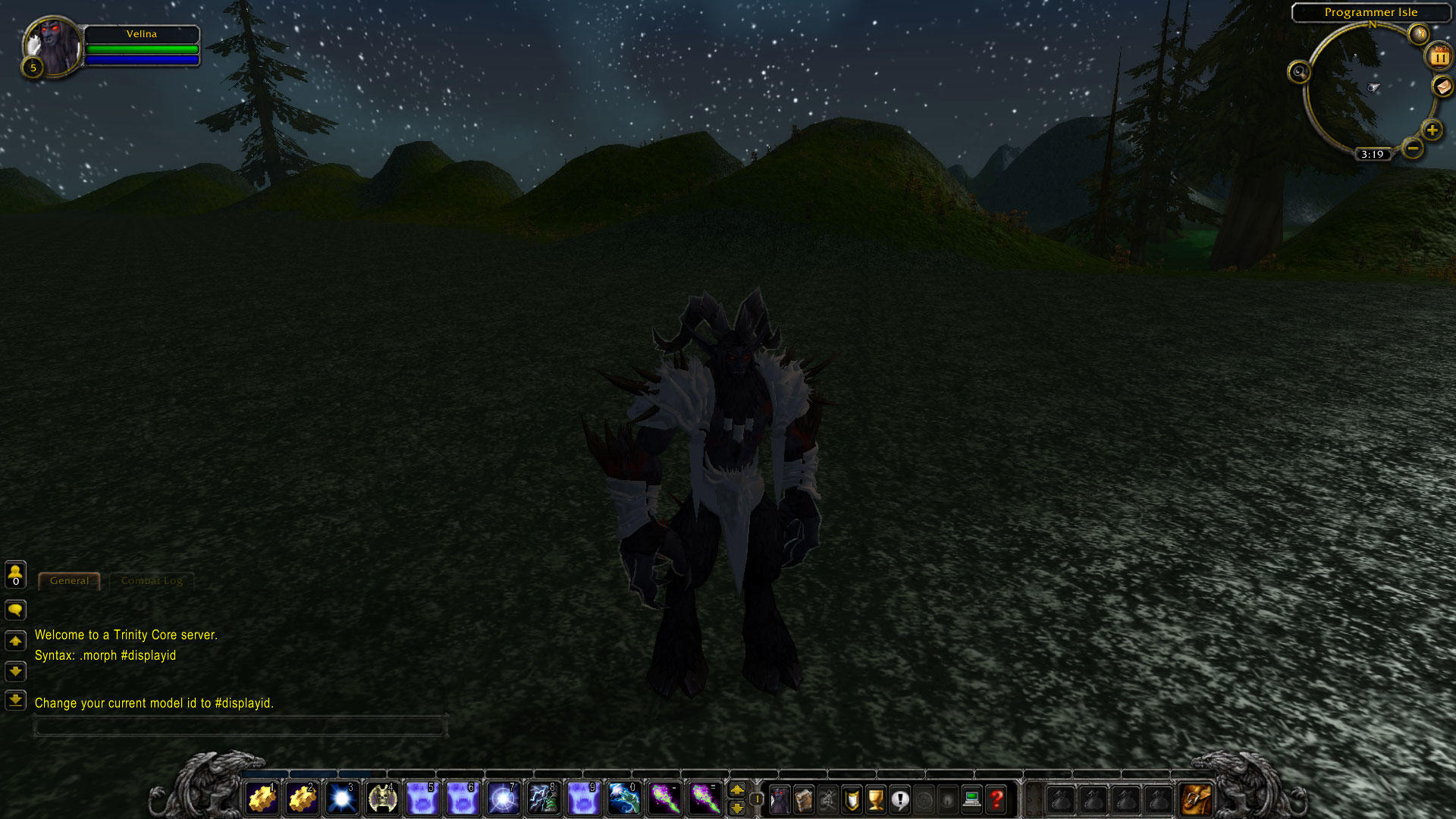Image resolution: width=1456 pixels, height=819 pixels.
Task: Click Velina's player portrait
Action: 52,45
